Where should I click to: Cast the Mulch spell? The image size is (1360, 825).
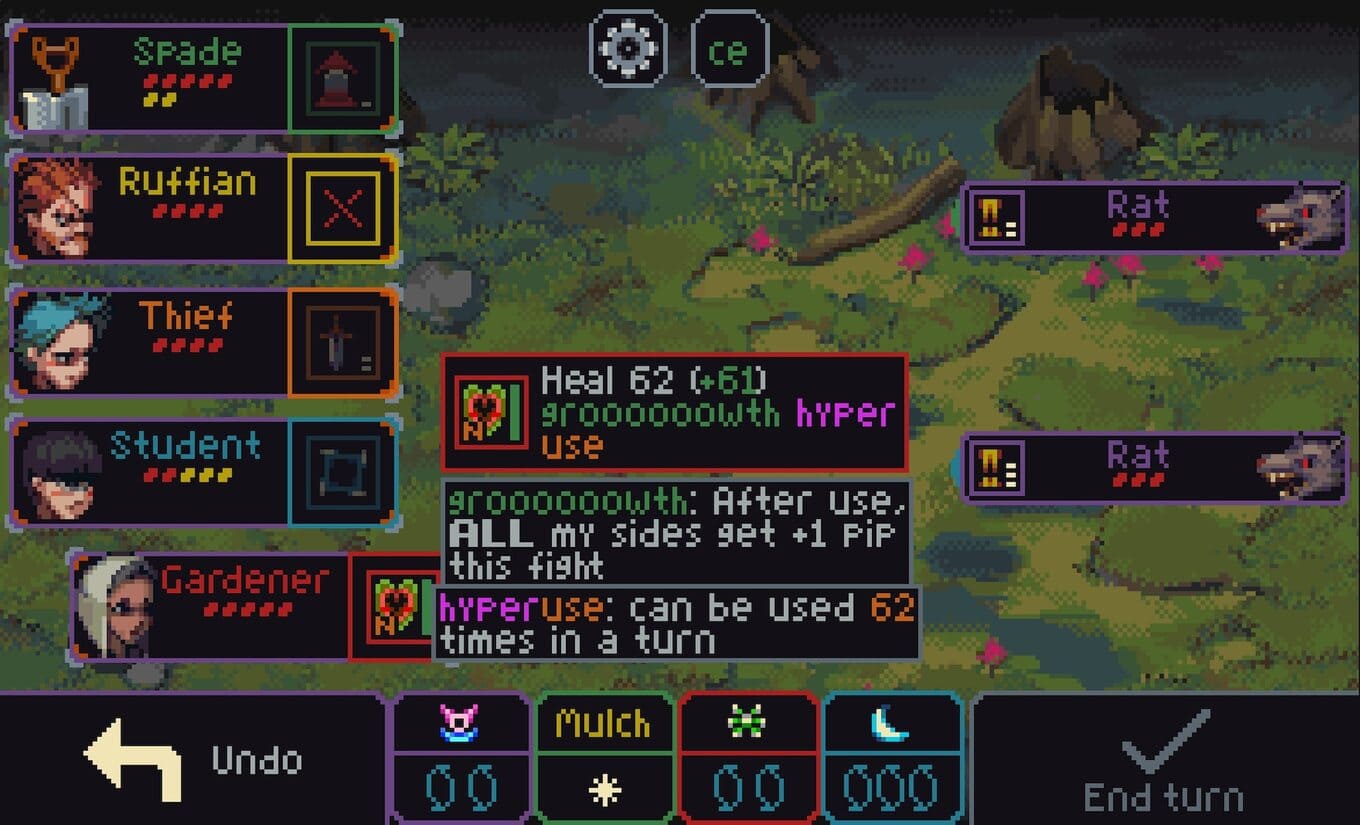click(x=603, y=757)
